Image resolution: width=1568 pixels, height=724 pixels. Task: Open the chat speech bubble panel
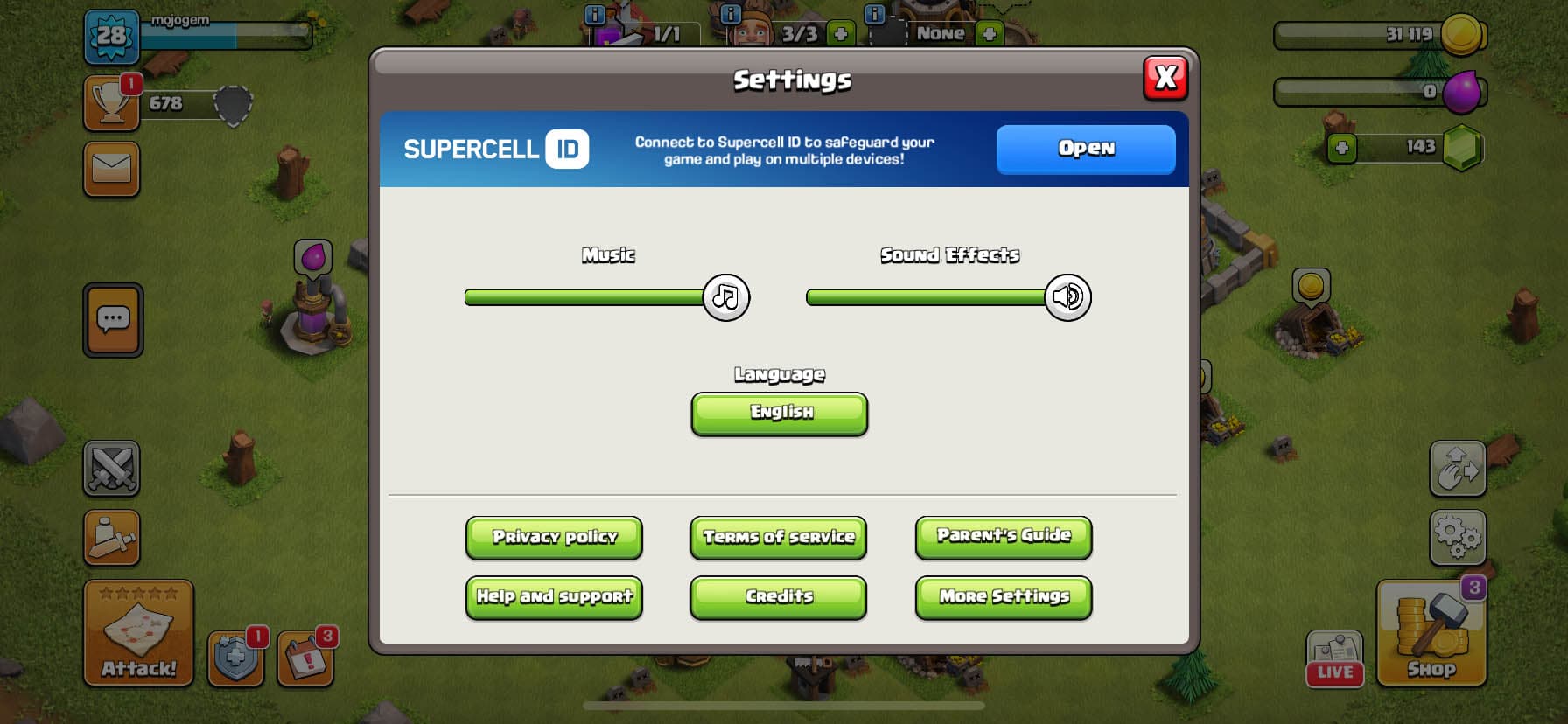point(113,320)
